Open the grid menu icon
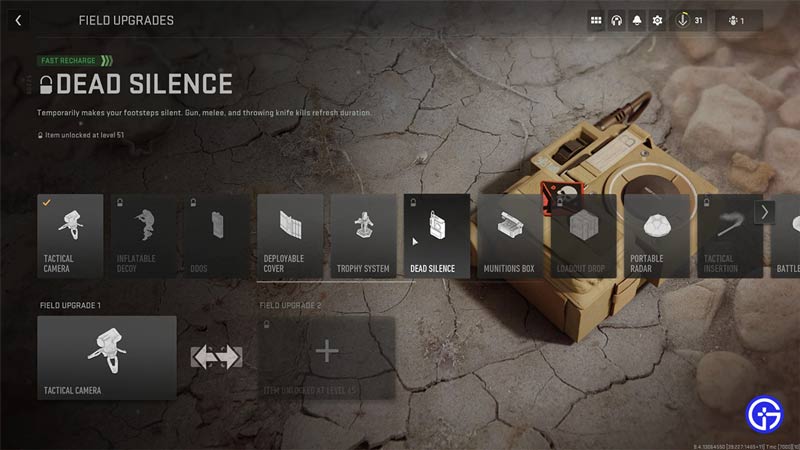The height and width of the screenshot is (450, 800). (x=596, y=20)
